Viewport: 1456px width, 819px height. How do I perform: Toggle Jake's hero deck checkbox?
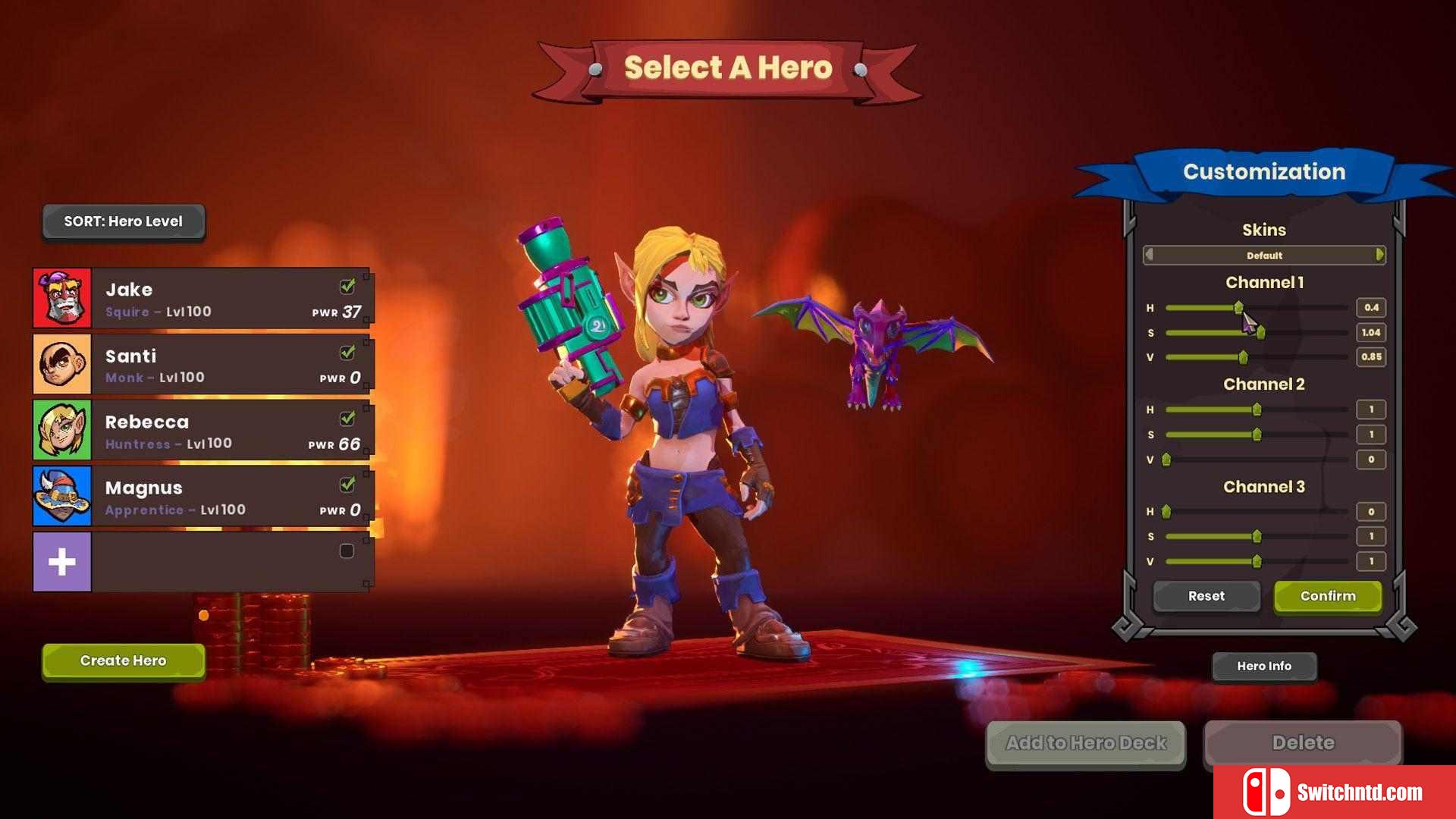click(x=347, y=287)
